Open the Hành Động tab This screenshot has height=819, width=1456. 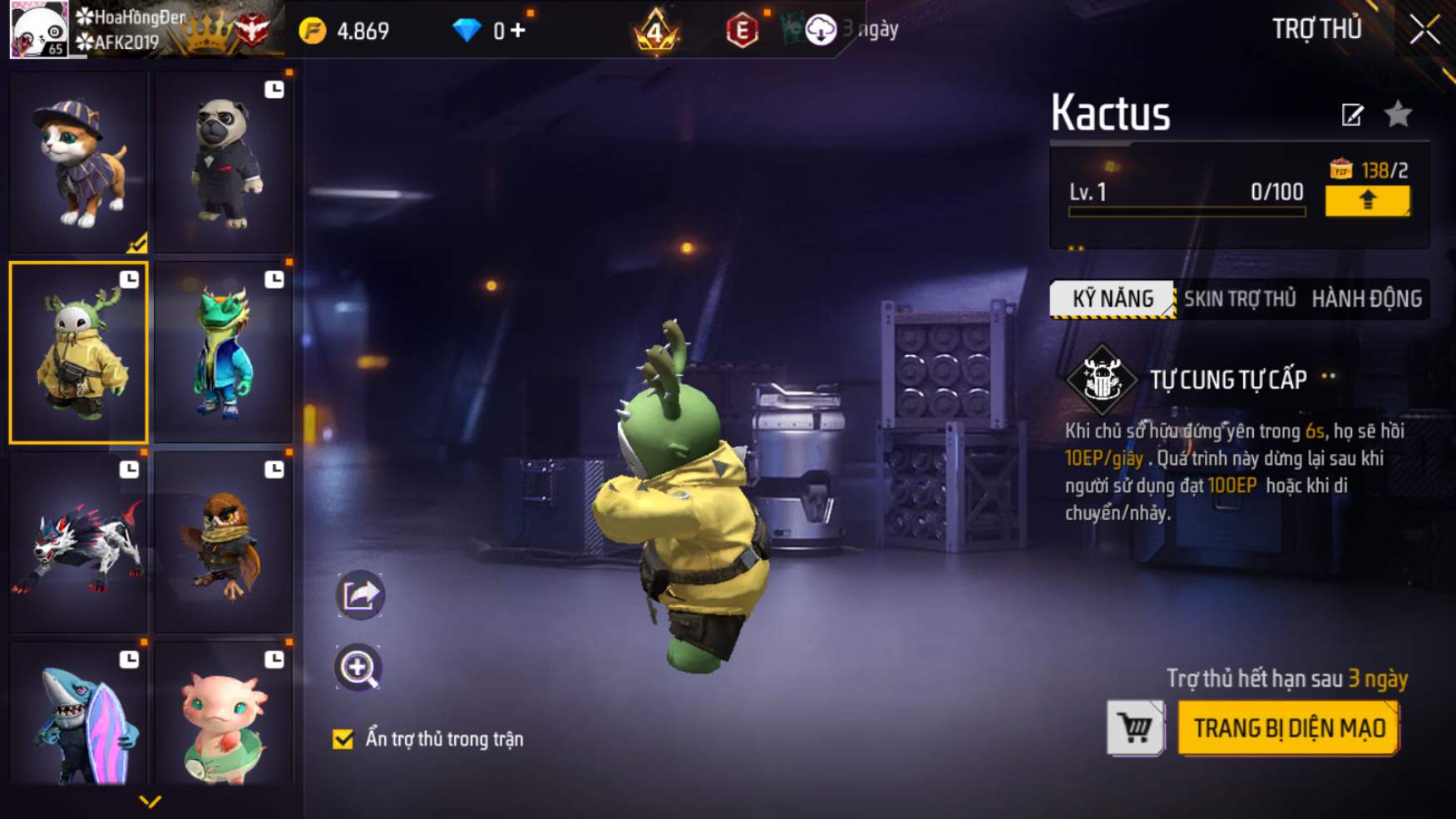point(1366,299)
